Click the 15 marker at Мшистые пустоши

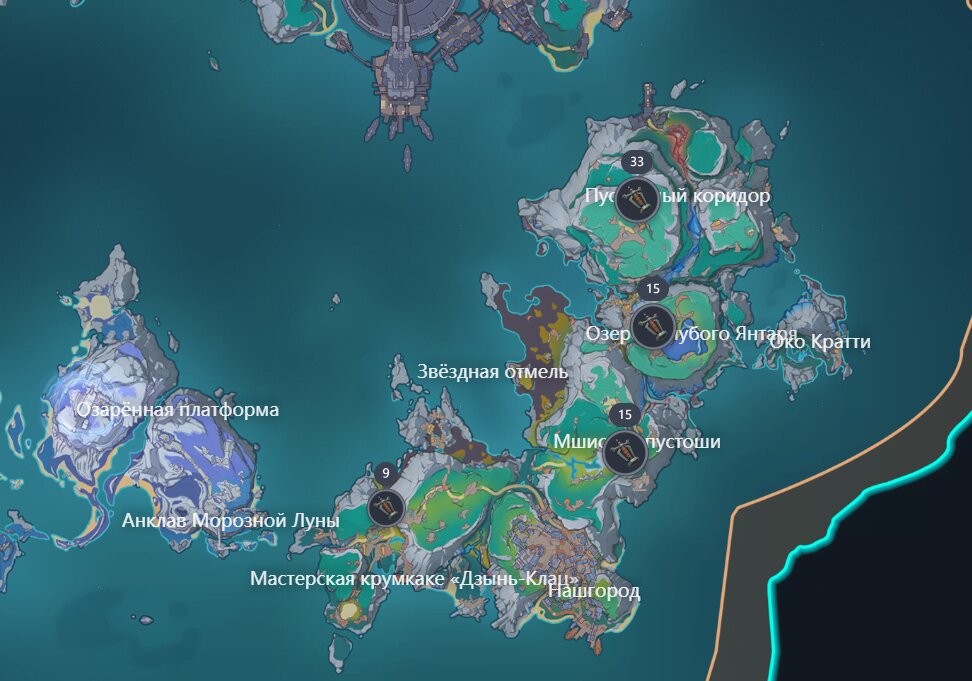(626, 453)
